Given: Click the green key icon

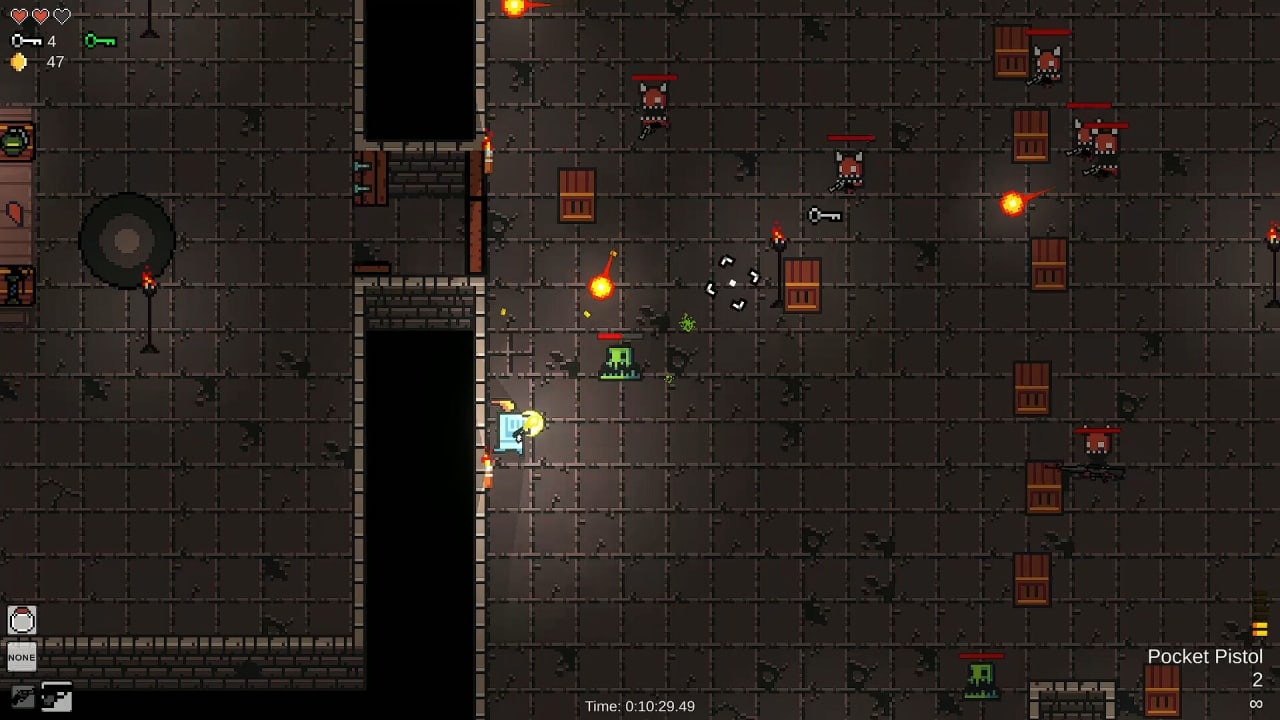Looking at the screenshot, I should coord(100,41).
